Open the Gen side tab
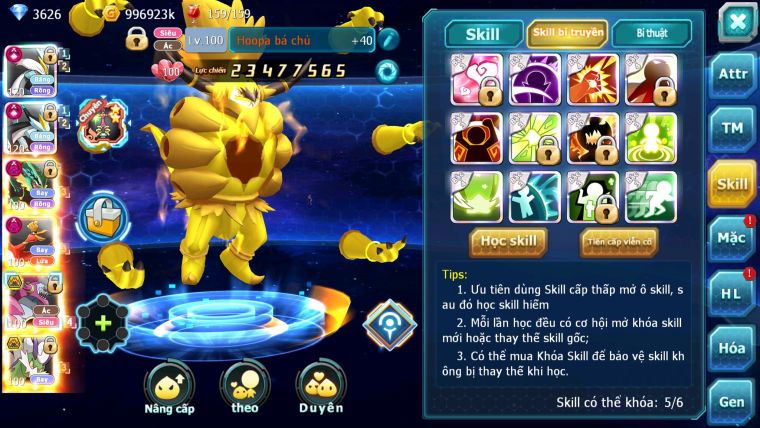Screen dimensions: 760x428 732,401
